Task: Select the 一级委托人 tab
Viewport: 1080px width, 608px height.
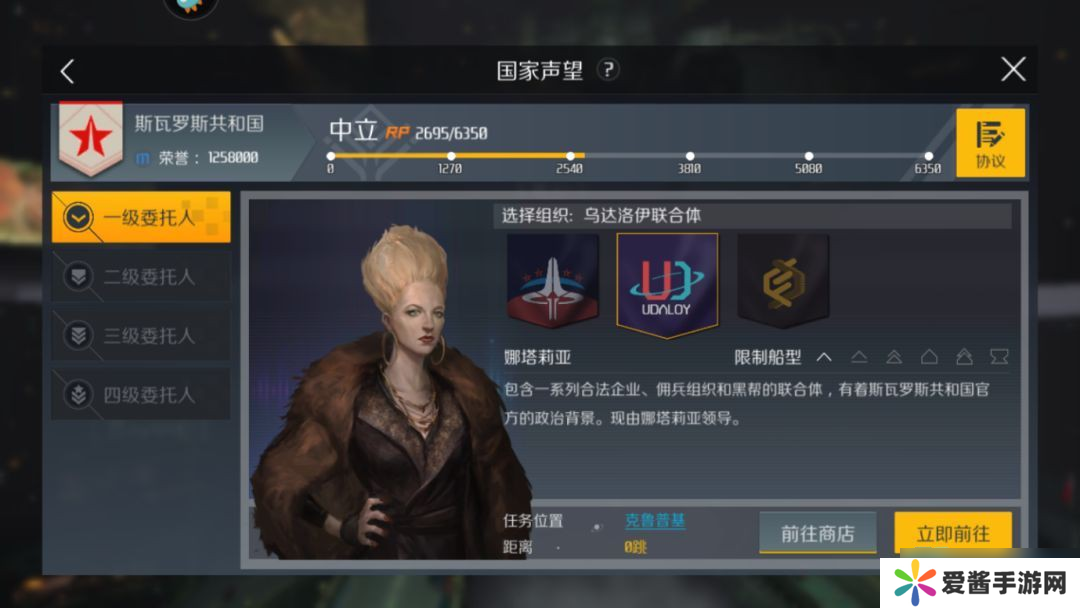Action: coord(141,217)
